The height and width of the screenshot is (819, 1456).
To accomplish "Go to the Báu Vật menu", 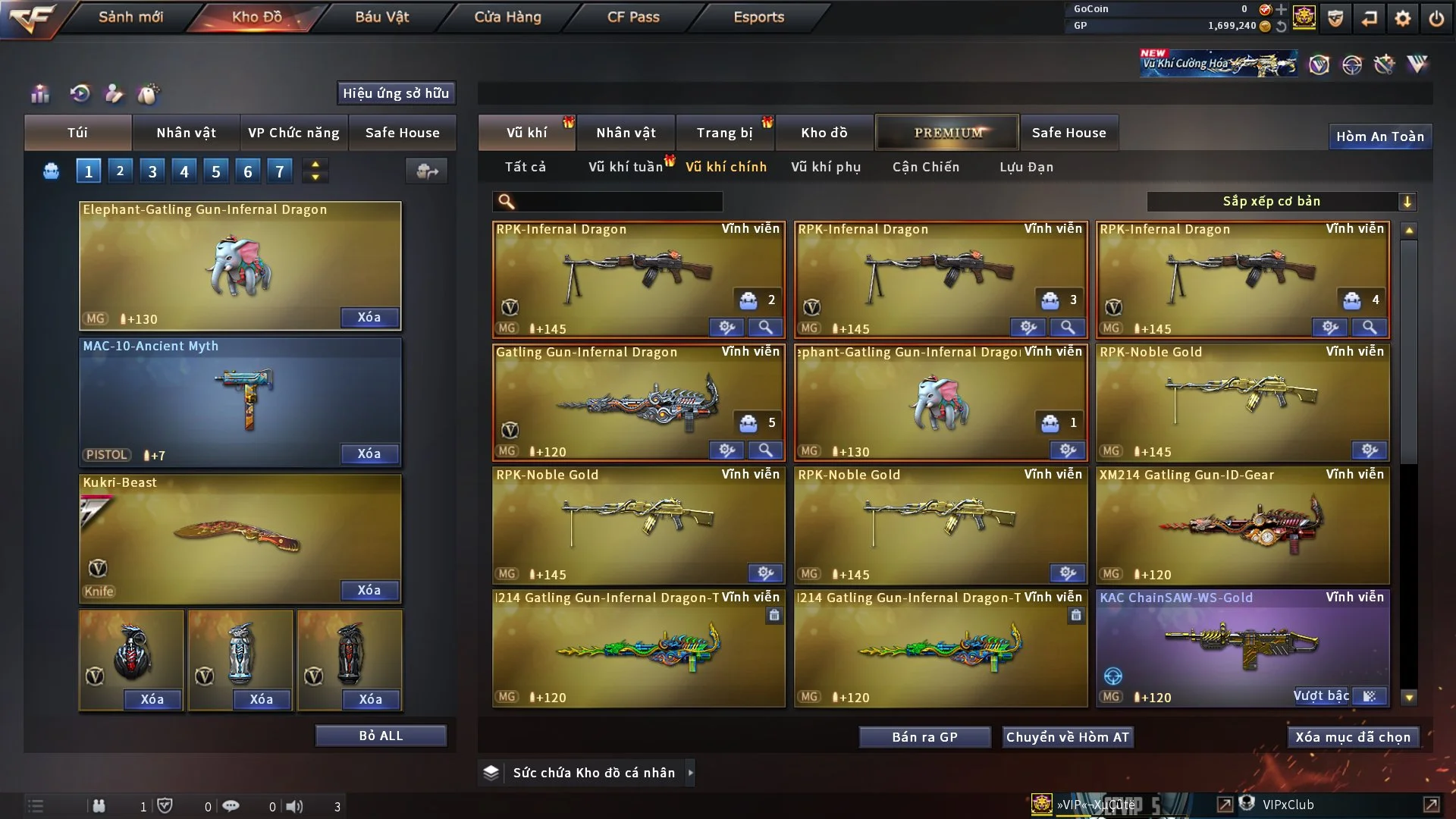I will coord(381,17).
